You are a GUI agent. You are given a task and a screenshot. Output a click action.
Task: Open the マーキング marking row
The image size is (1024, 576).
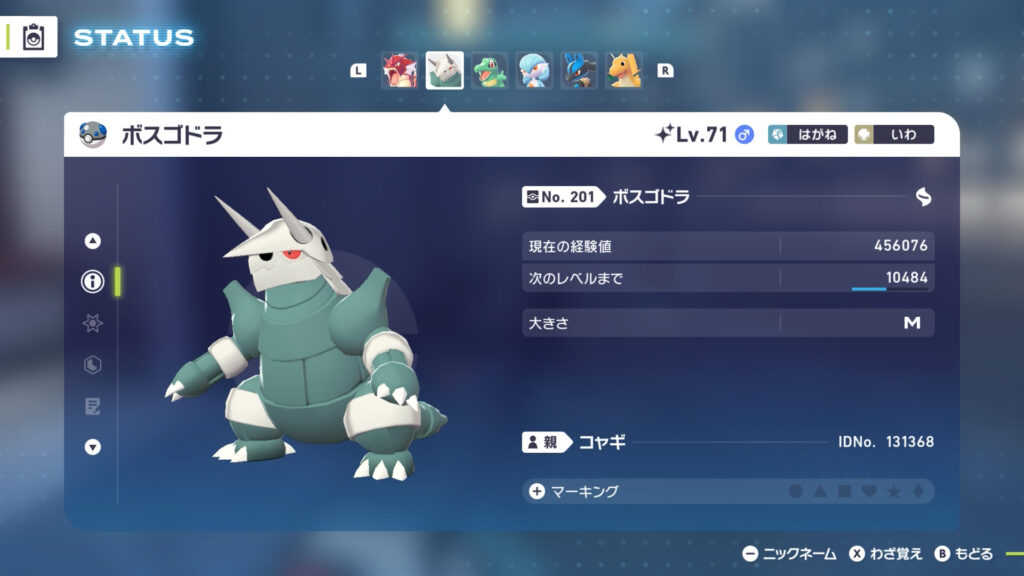pyautogui.click(x=575, y=491)
